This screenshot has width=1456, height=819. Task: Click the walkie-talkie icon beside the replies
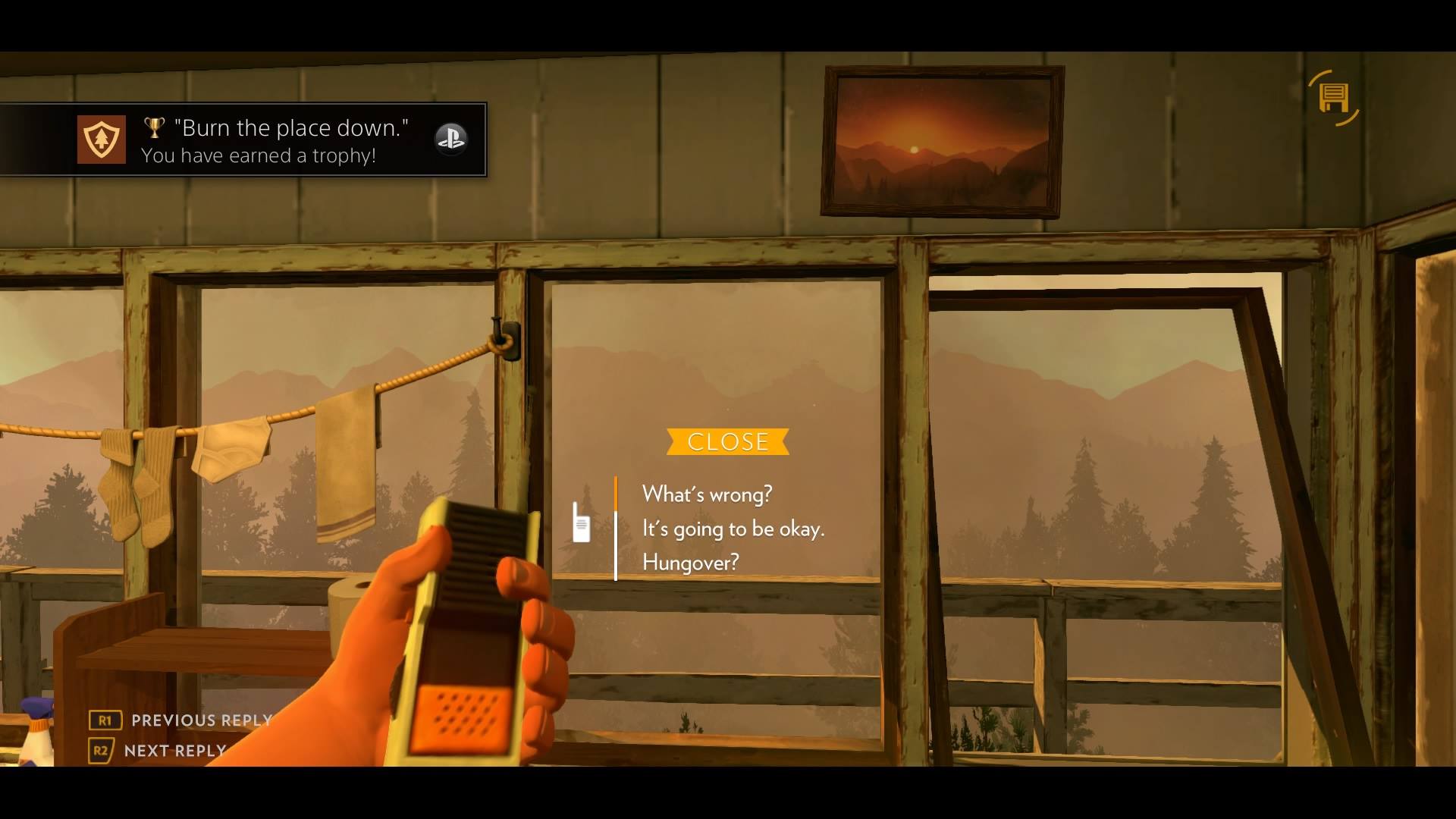click(581, 523)
